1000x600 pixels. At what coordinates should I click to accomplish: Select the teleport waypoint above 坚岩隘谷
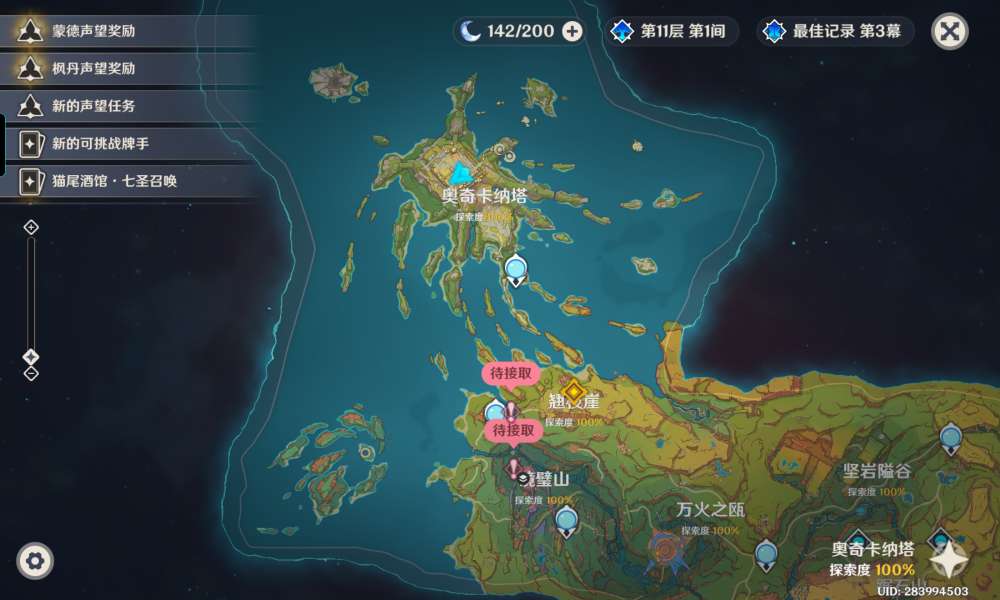click(x=950, y=437)
